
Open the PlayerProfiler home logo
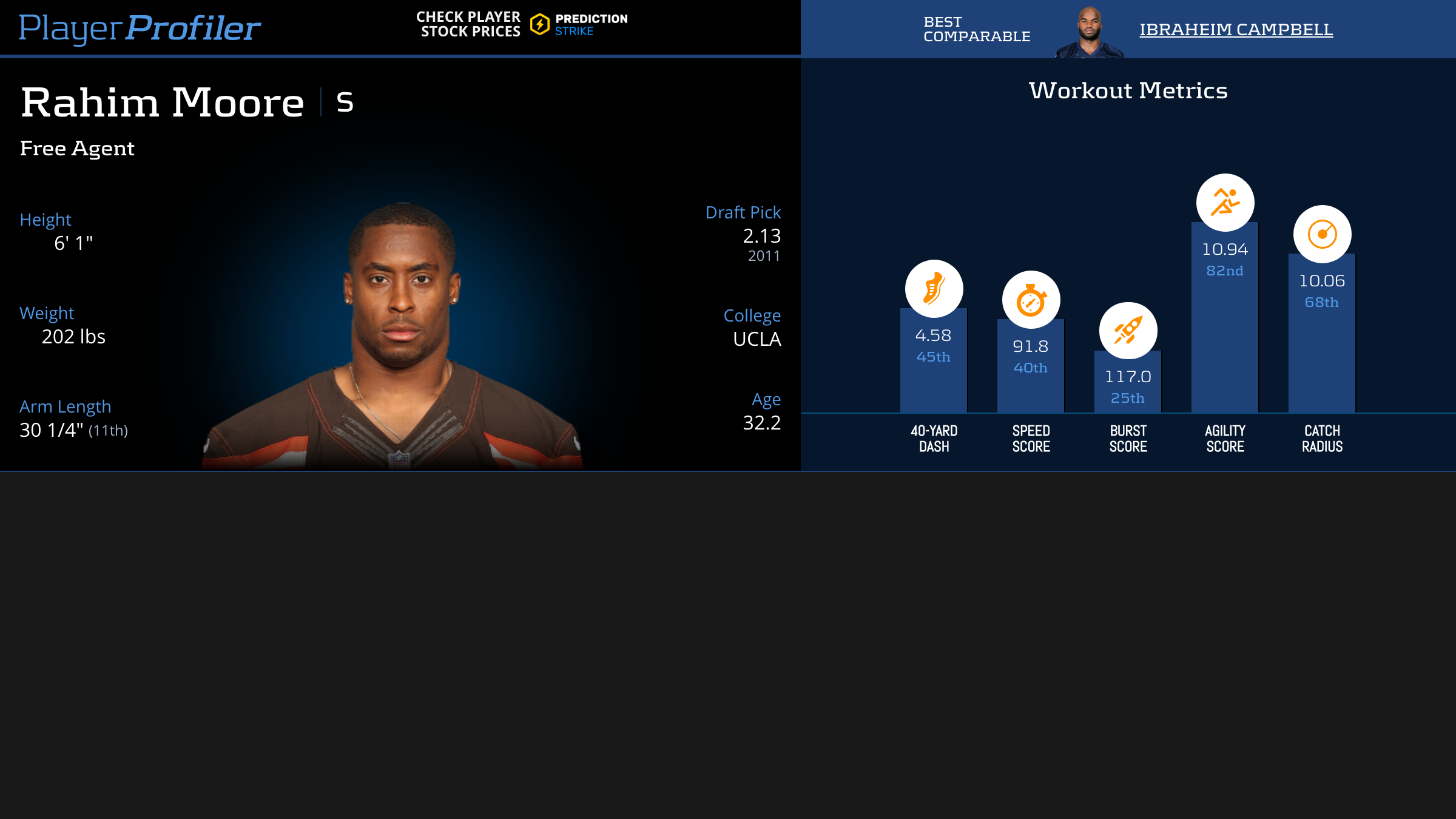tap(140, 28)
